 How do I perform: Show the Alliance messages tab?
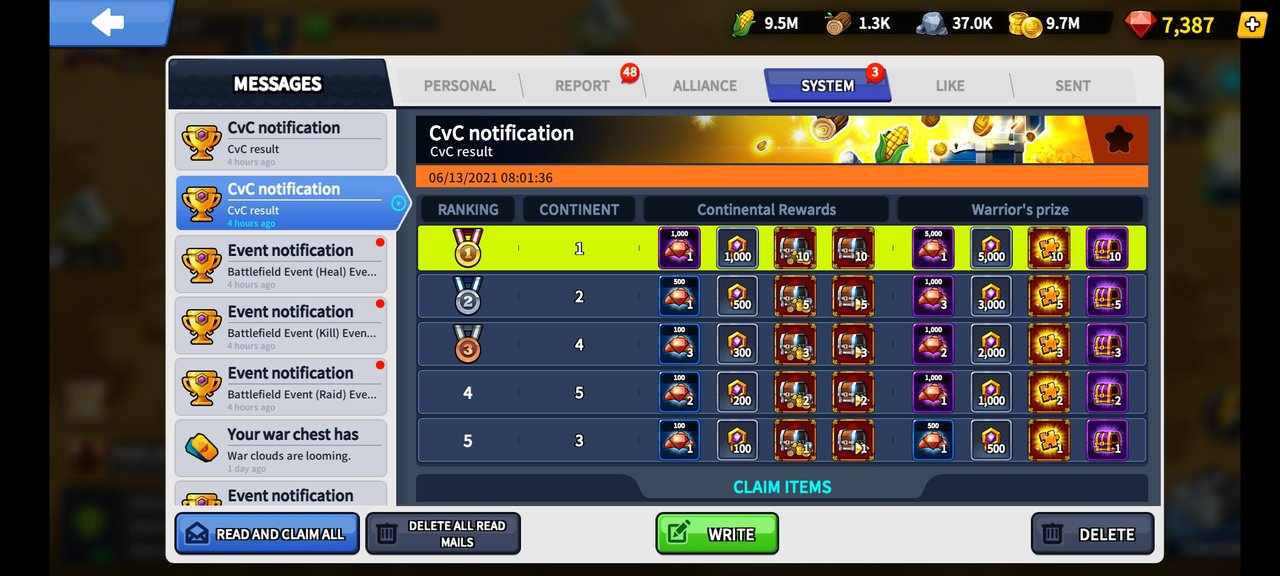(x=704, y=86)
